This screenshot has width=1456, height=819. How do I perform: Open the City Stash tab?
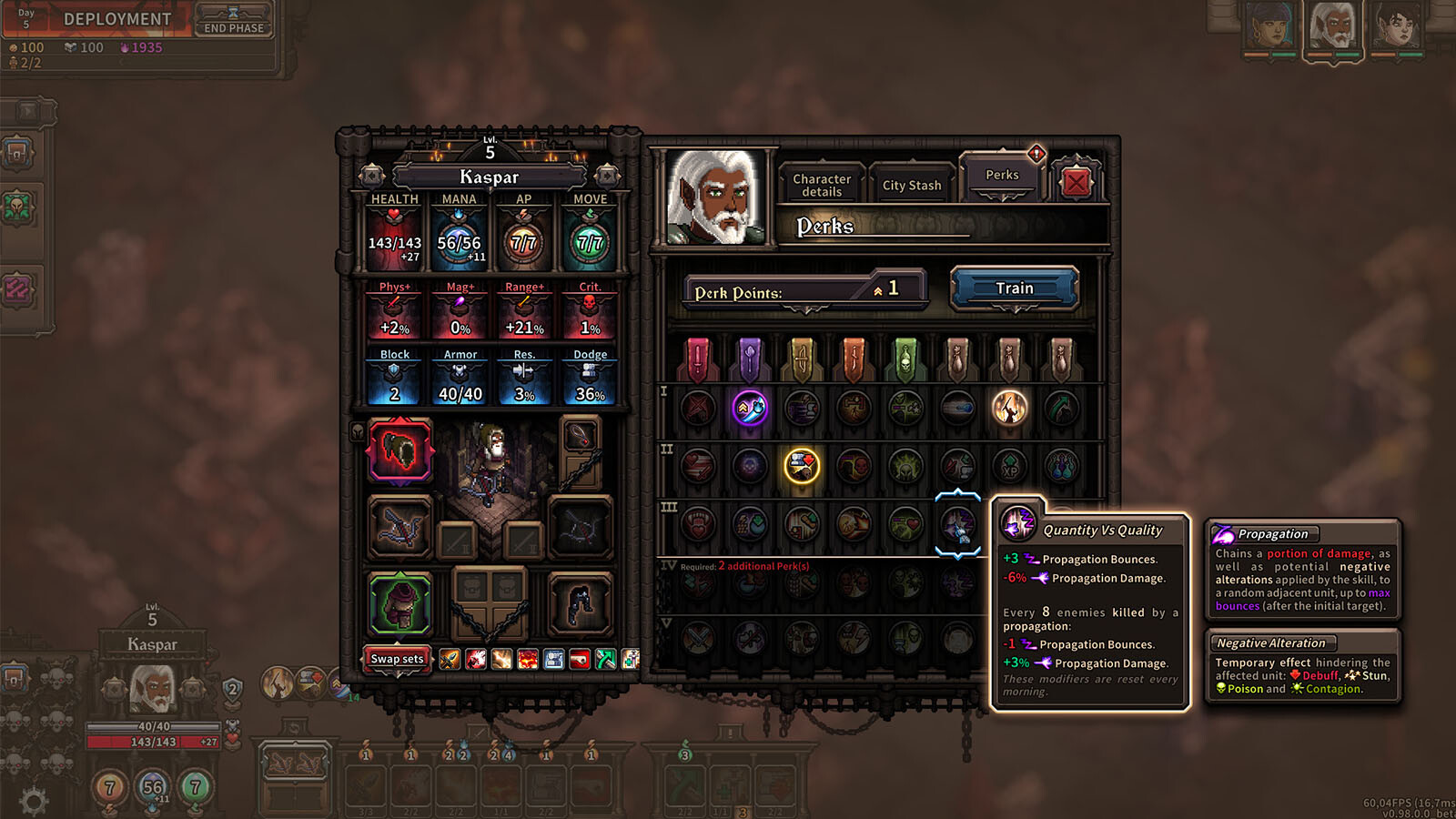click(x=912, y=186)
